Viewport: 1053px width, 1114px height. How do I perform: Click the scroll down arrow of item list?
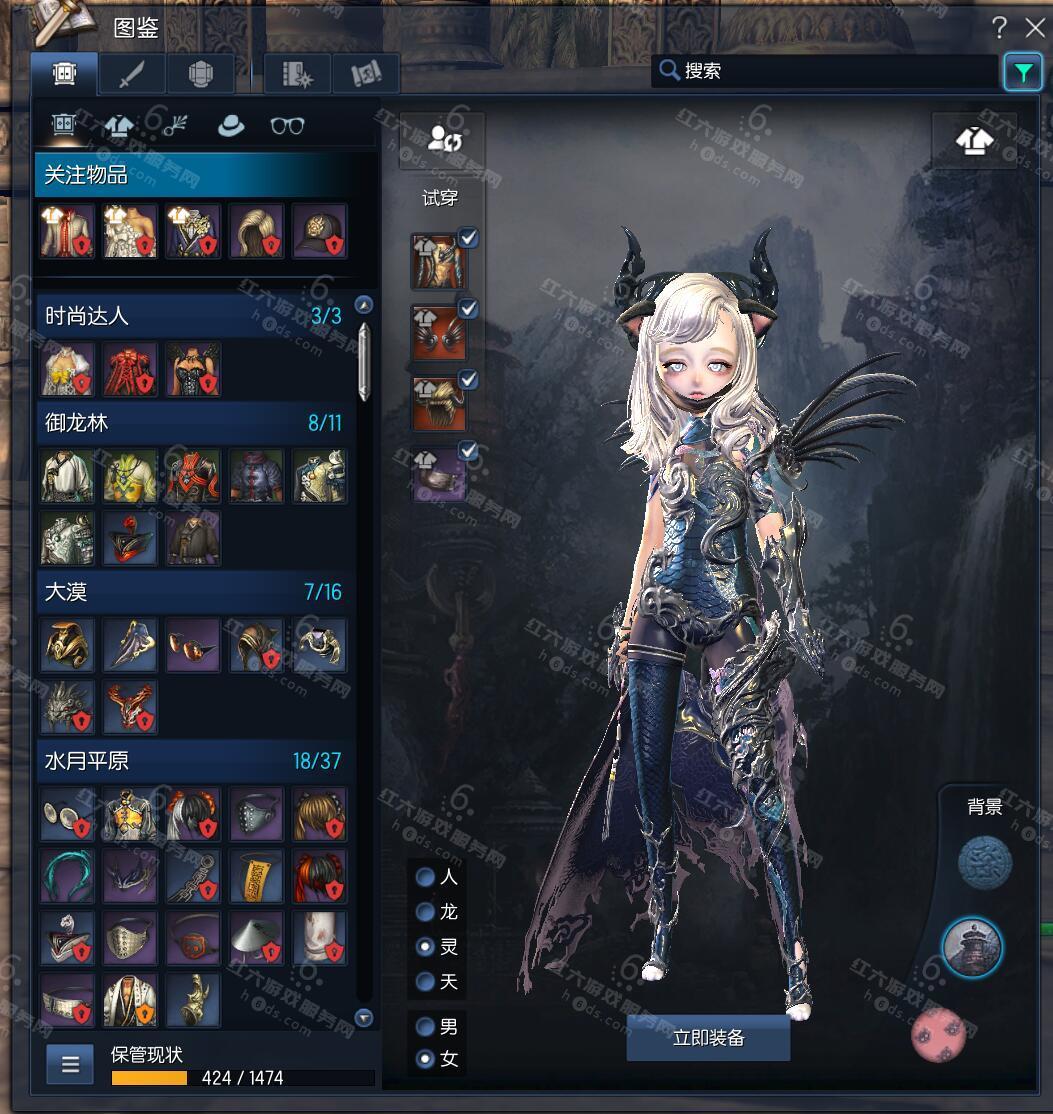coord(364,1018)
